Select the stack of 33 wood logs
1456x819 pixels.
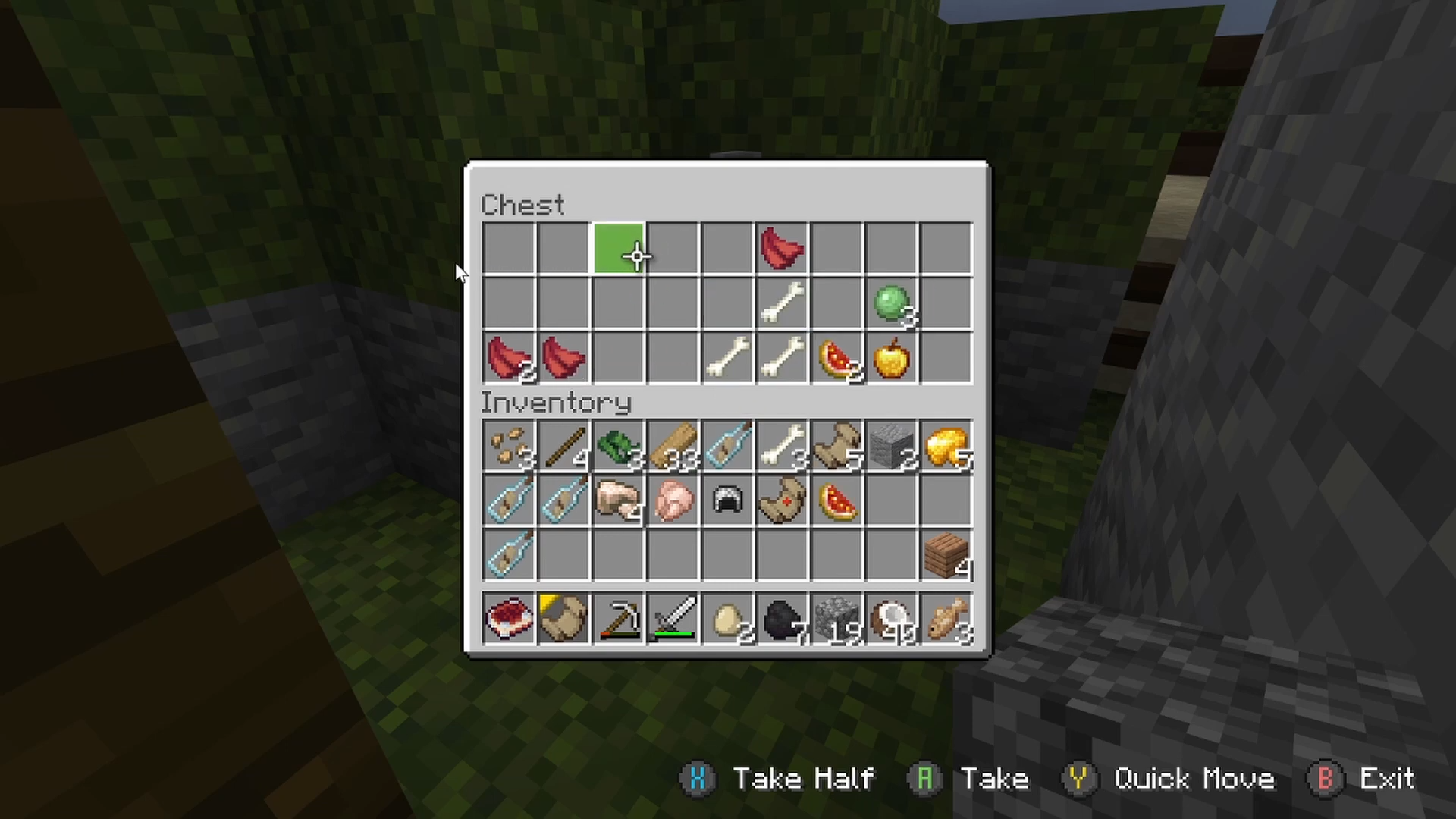pyautogui.click(x=673, y=446)
